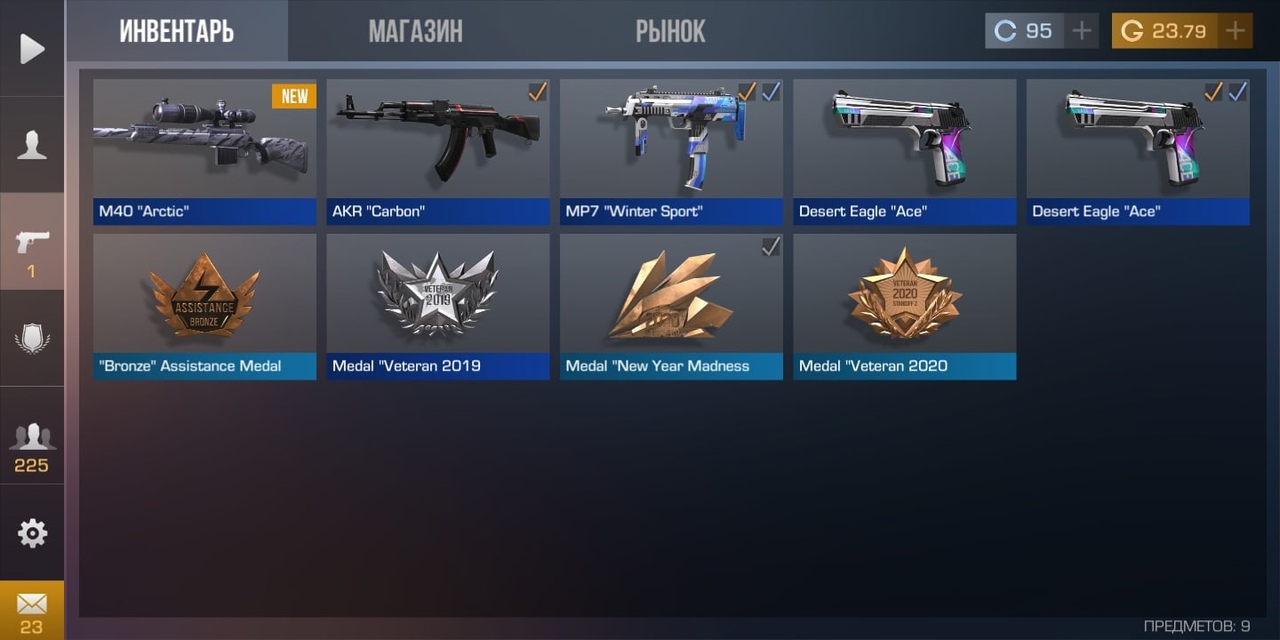
Task: Open the gear settings icon
Action: coord(32,533)
